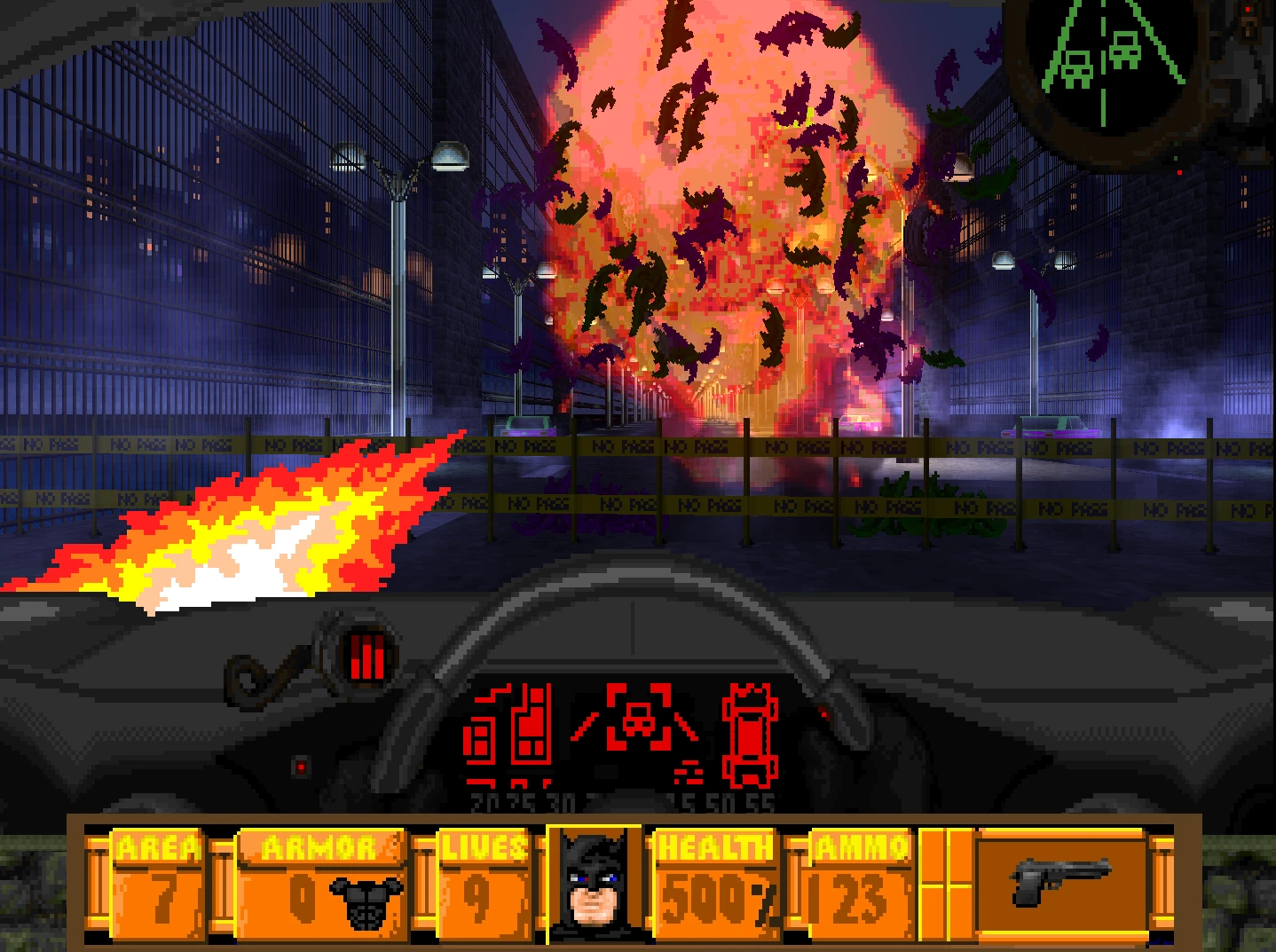Screen dimensions: 1276x952
Task: Click the AMMO counter showing 123
Action: [x=855, y=899]
